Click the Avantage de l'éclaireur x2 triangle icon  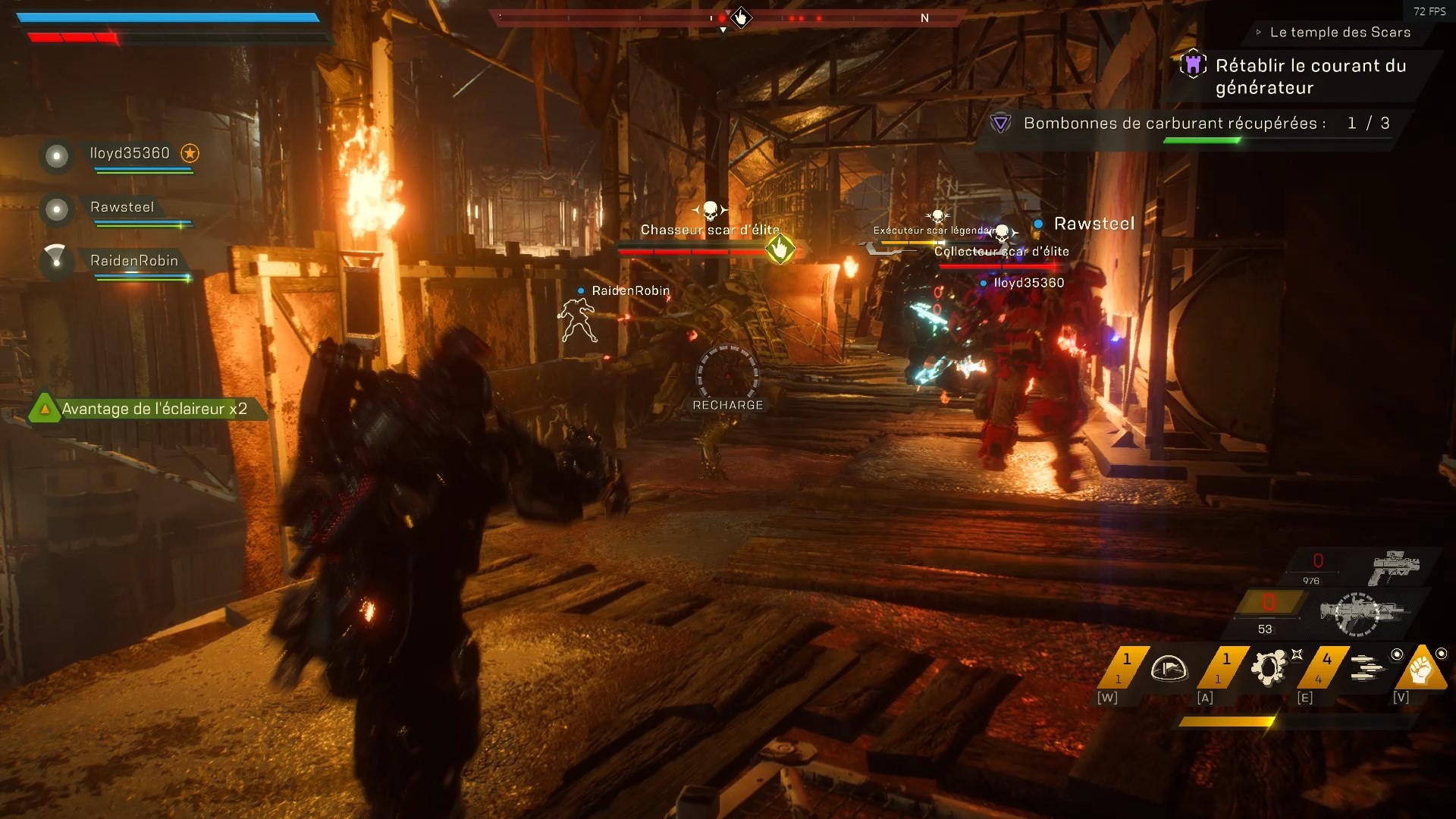tap(44, 408)
